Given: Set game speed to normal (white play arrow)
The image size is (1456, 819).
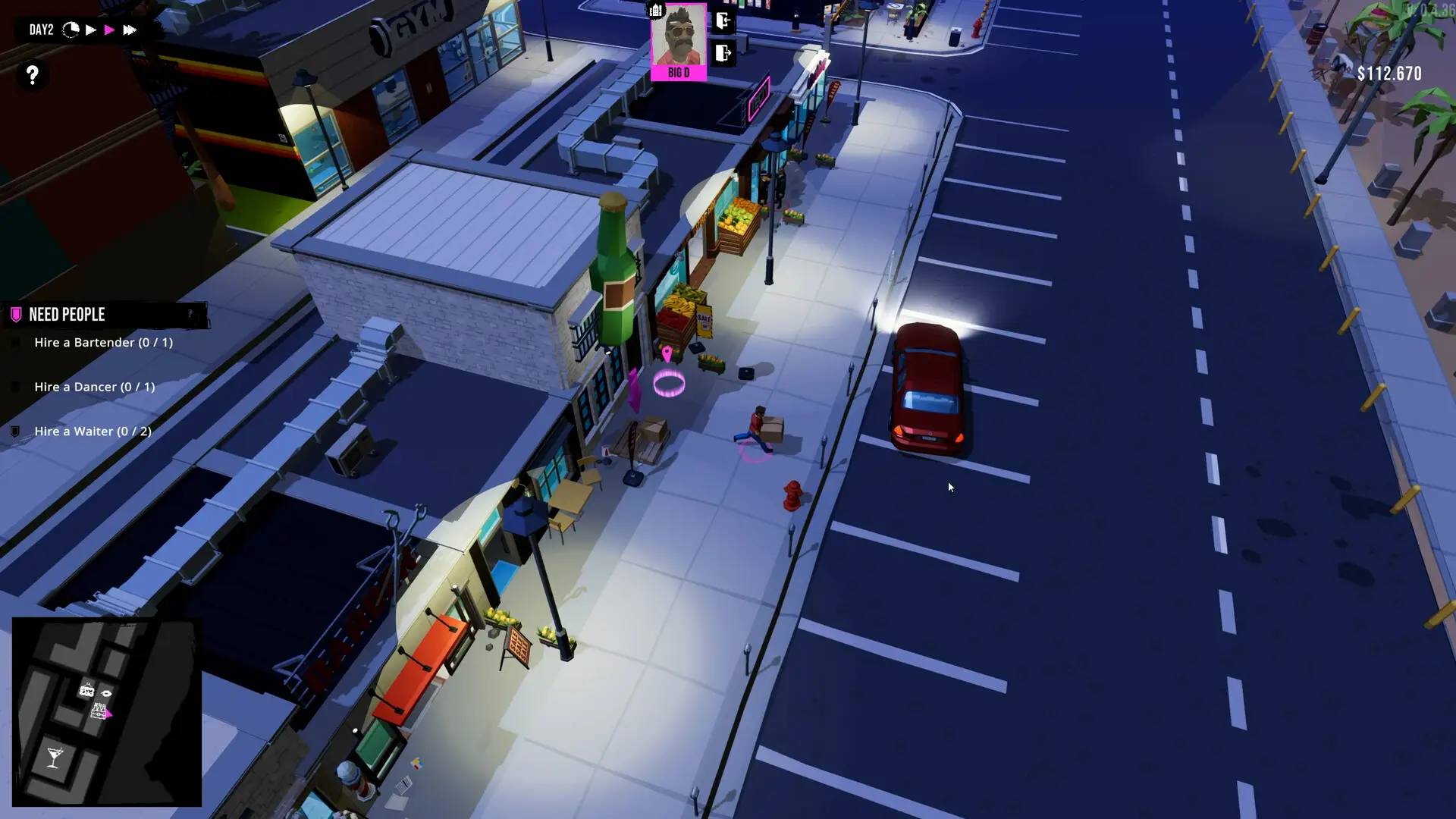Looking at the screenshot, I should 91,30.
